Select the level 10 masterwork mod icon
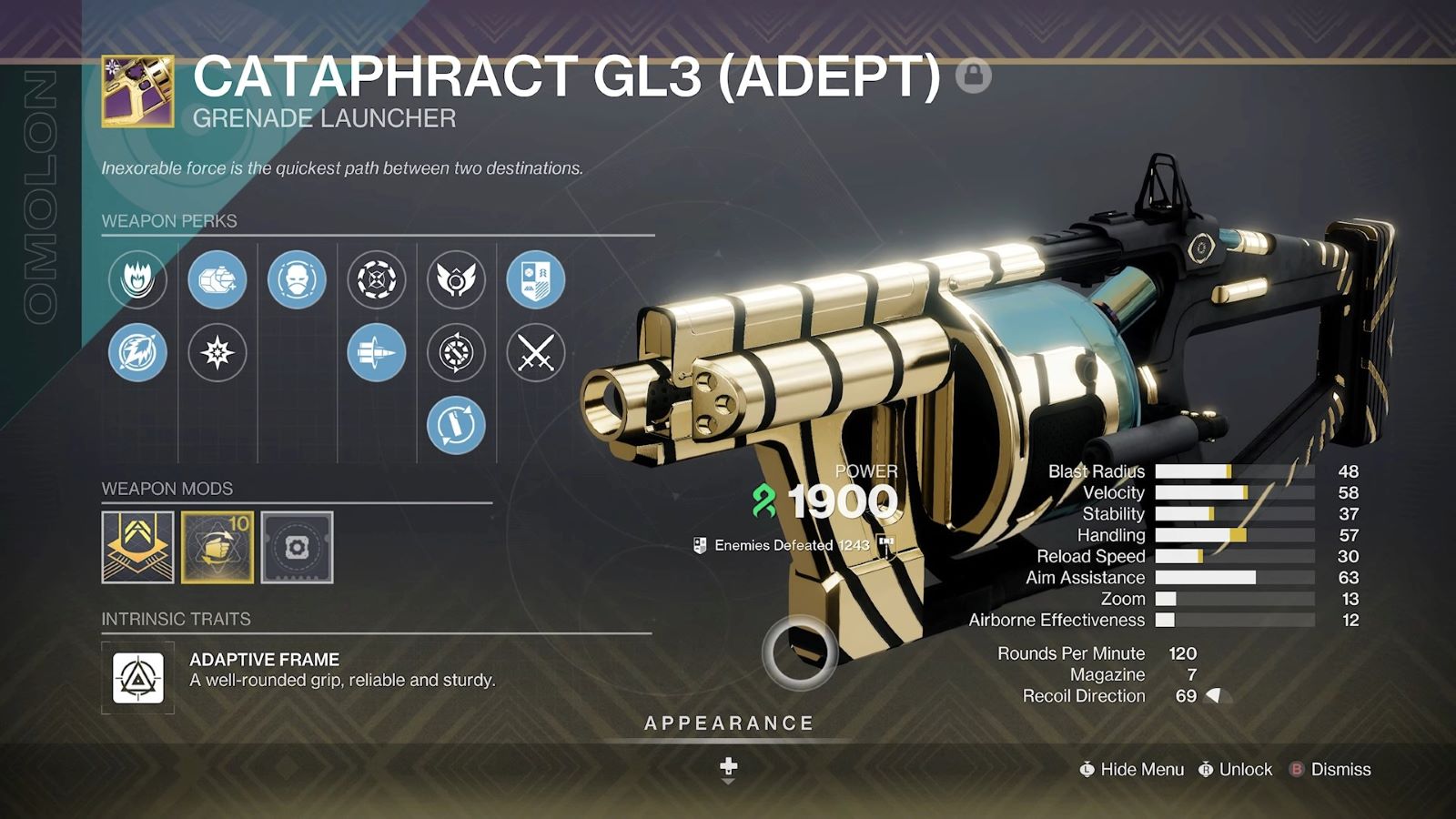Screen dimensions: 1456x819 pyautogui.click(x=217, y=546)
